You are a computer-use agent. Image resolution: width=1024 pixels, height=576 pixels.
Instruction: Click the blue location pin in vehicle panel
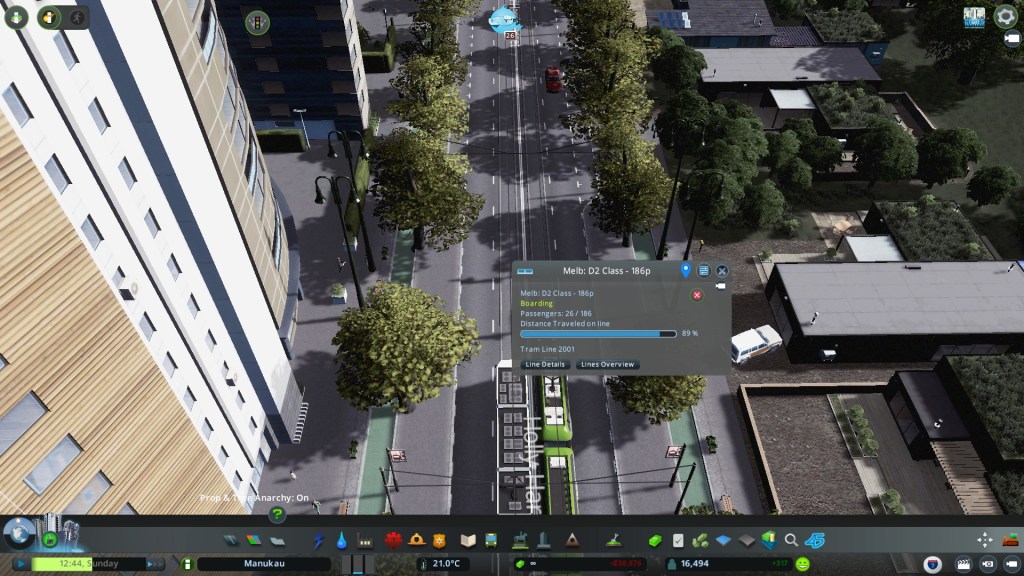(685, 271)
